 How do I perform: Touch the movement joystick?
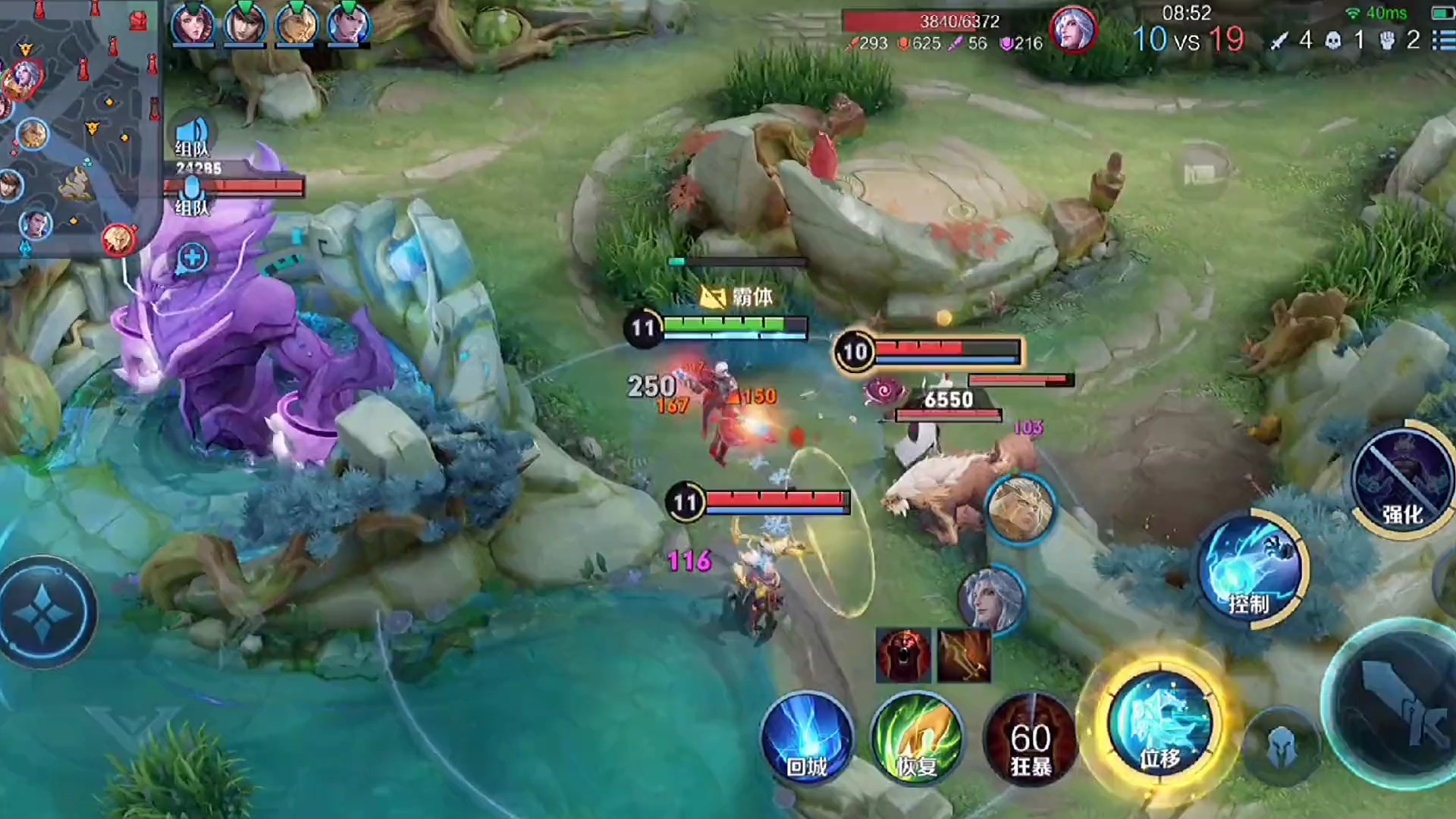[45, 612]
